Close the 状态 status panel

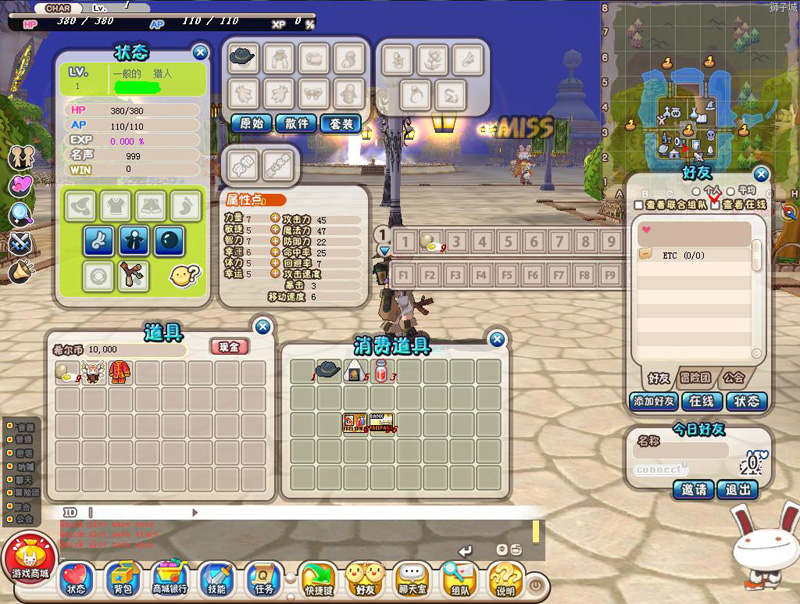tap(200, 52)
